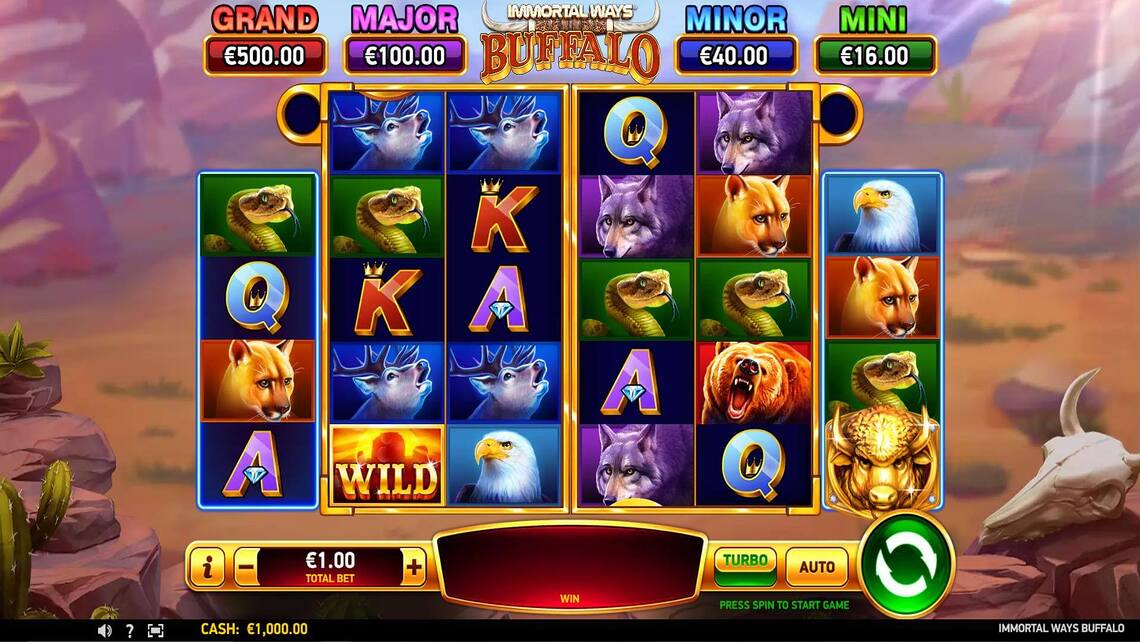Enable Turbo spin mode
Viewport: 1140px width, 642px height.
pos(744,566)
